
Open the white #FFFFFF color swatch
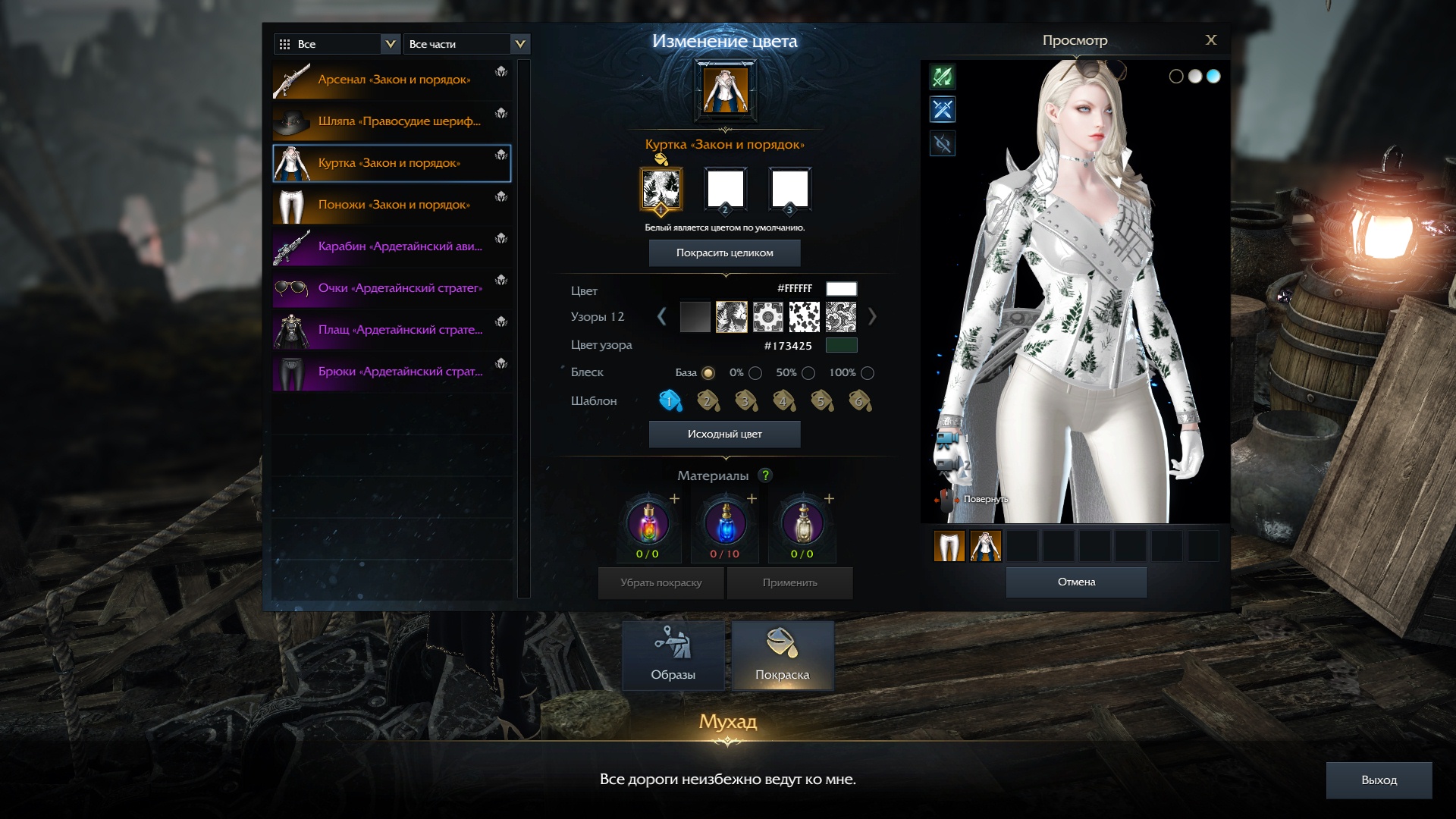point(841,289)
